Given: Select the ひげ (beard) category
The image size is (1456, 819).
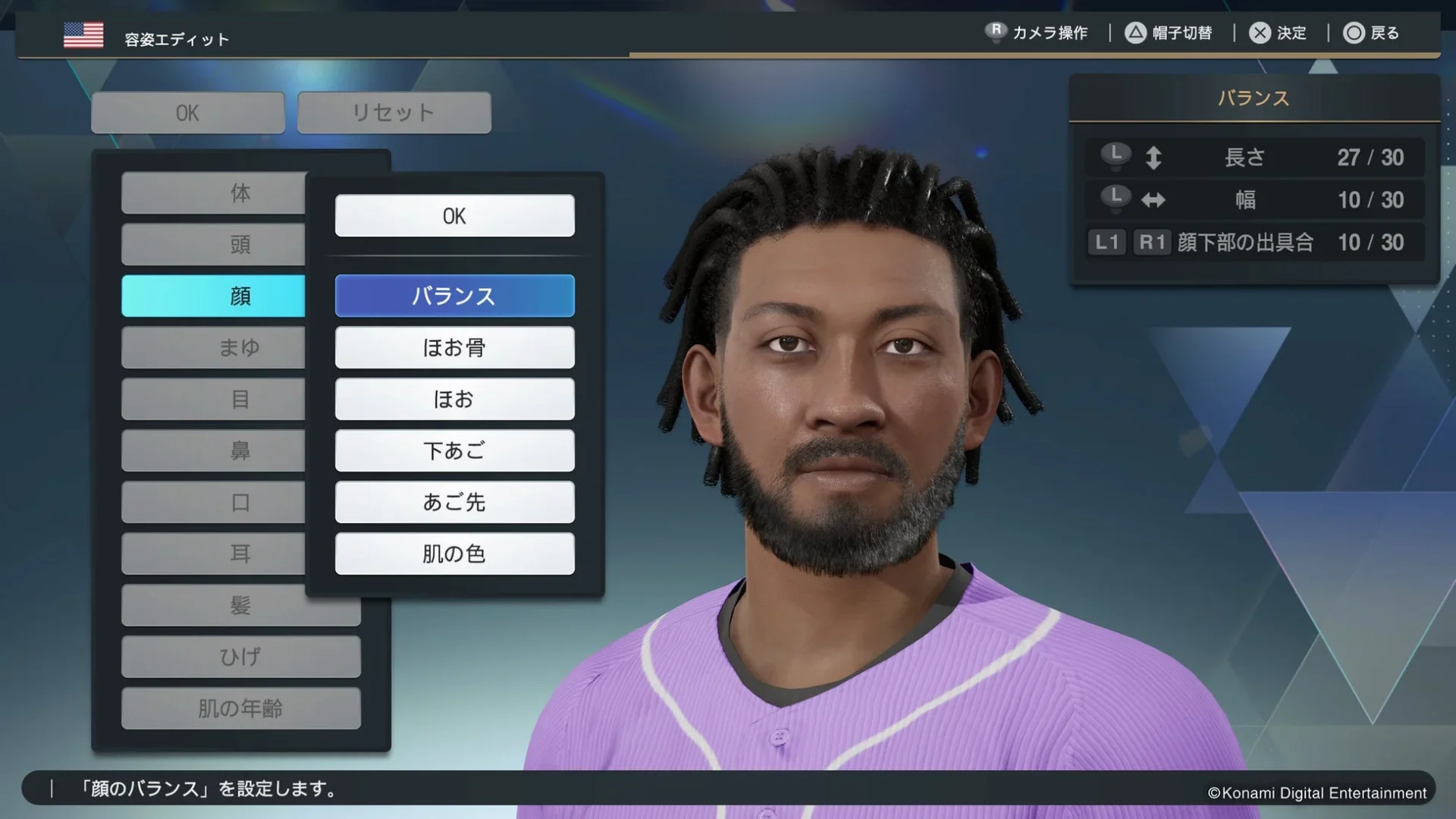Looking at the screenshot, I should pos(241,657).
